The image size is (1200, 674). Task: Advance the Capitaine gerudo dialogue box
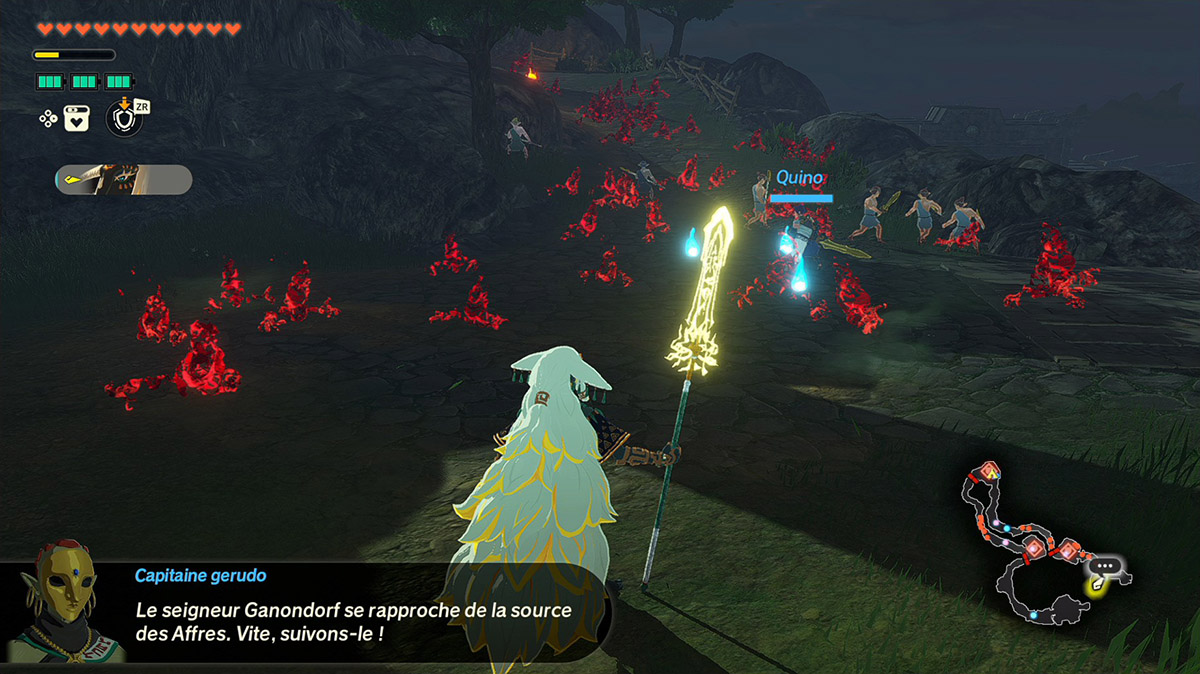click(x=360, y=610)
